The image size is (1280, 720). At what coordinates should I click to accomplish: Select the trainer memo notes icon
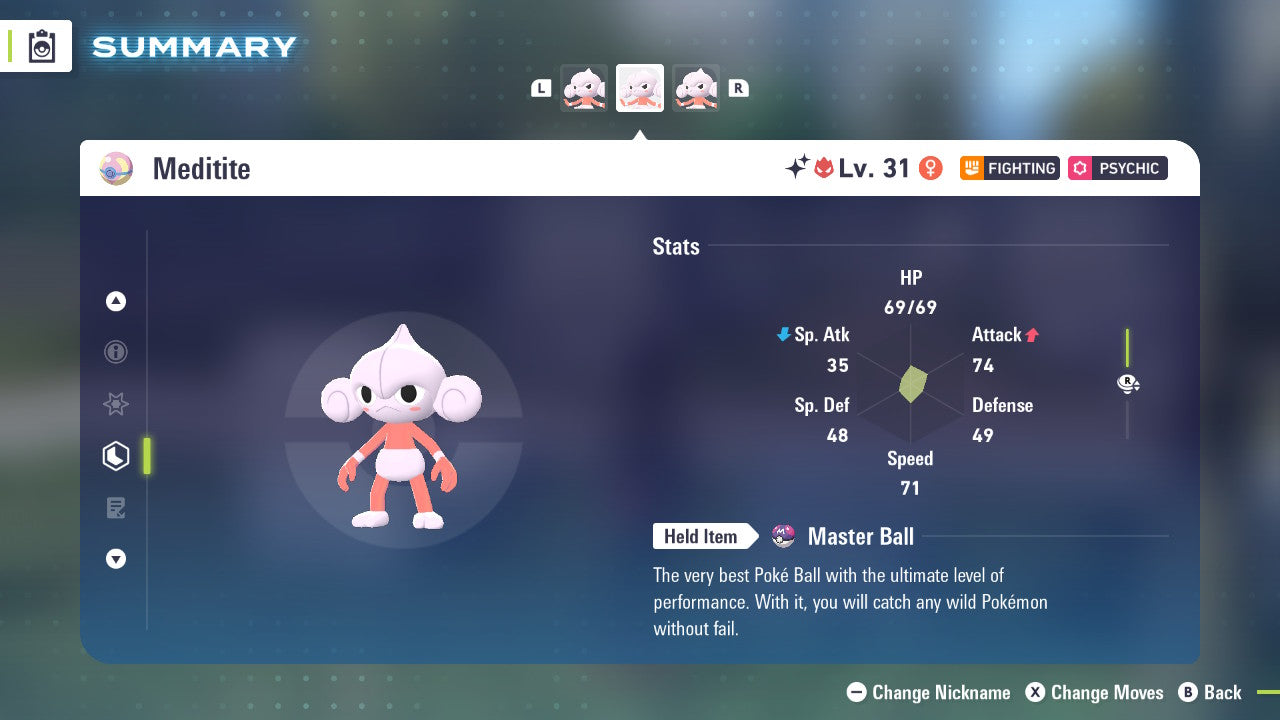click(x=116, y=508)
